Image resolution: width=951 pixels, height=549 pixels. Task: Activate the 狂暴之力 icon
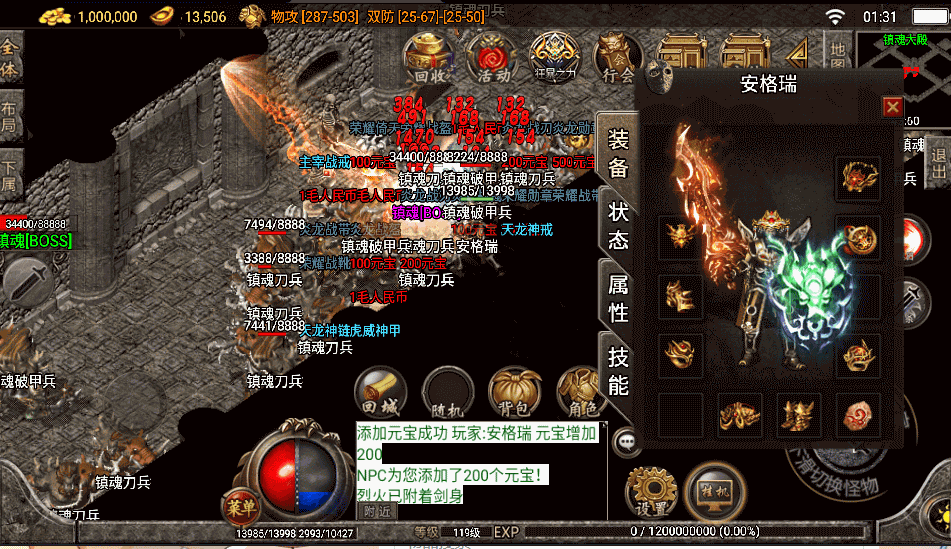(x=553, y=57)
